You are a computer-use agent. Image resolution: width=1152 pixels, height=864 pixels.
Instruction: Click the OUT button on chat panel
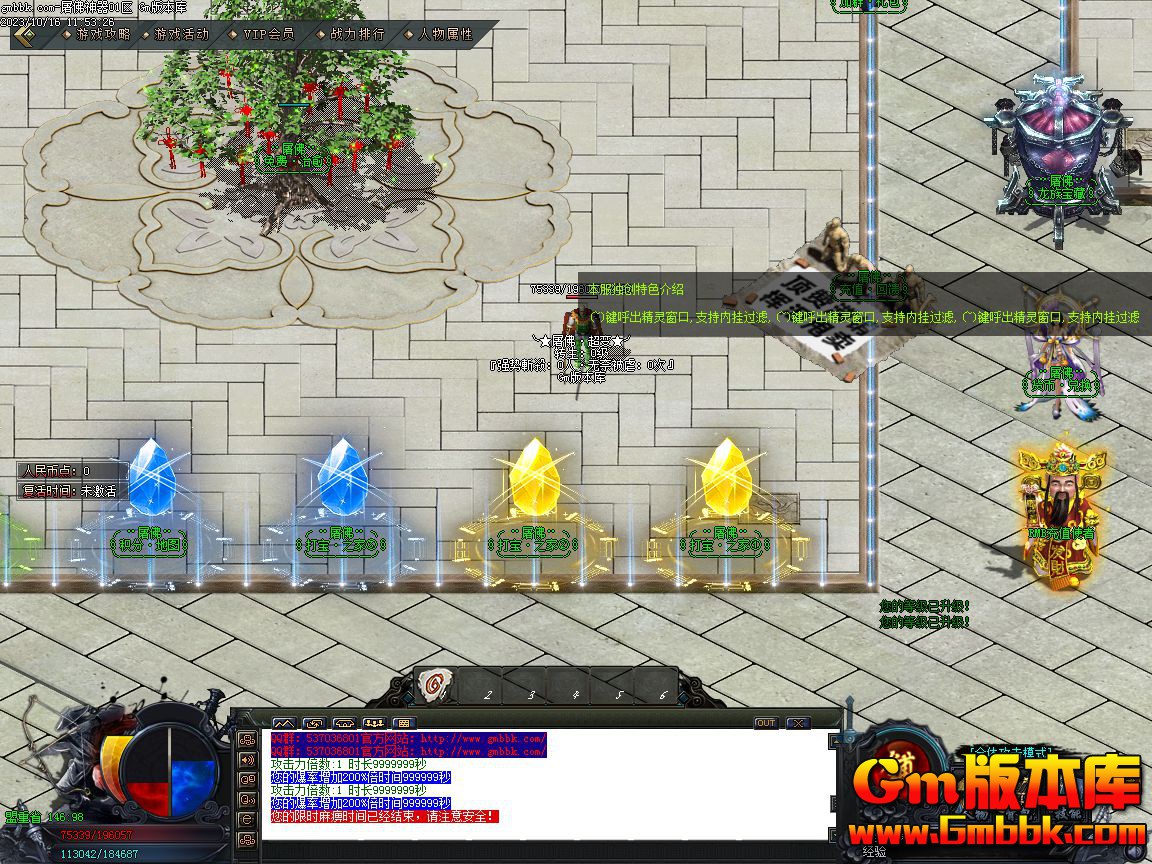point(765,722)
